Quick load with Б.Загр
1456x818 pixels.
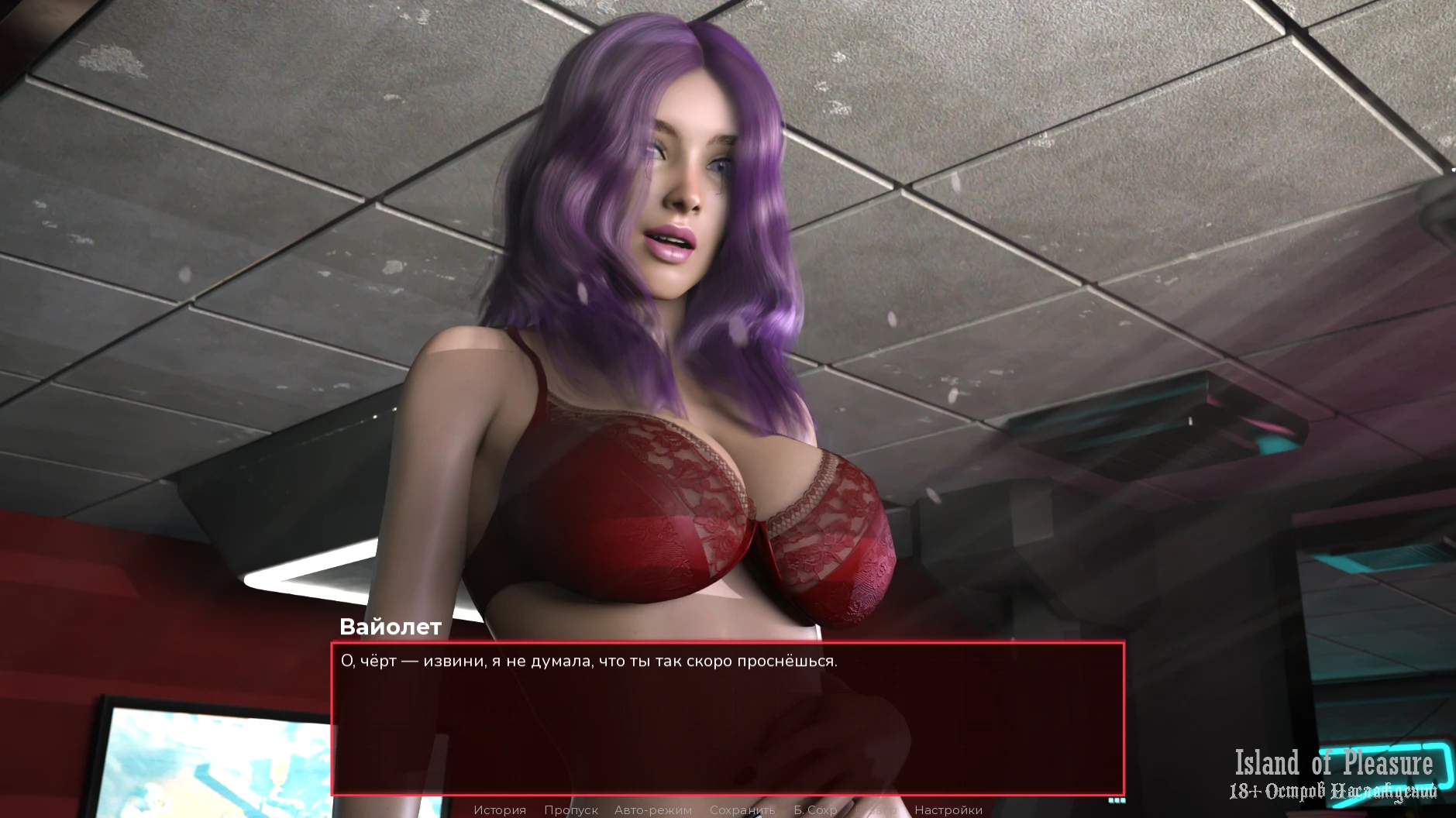pyautogui.click(x=876, y=809)
